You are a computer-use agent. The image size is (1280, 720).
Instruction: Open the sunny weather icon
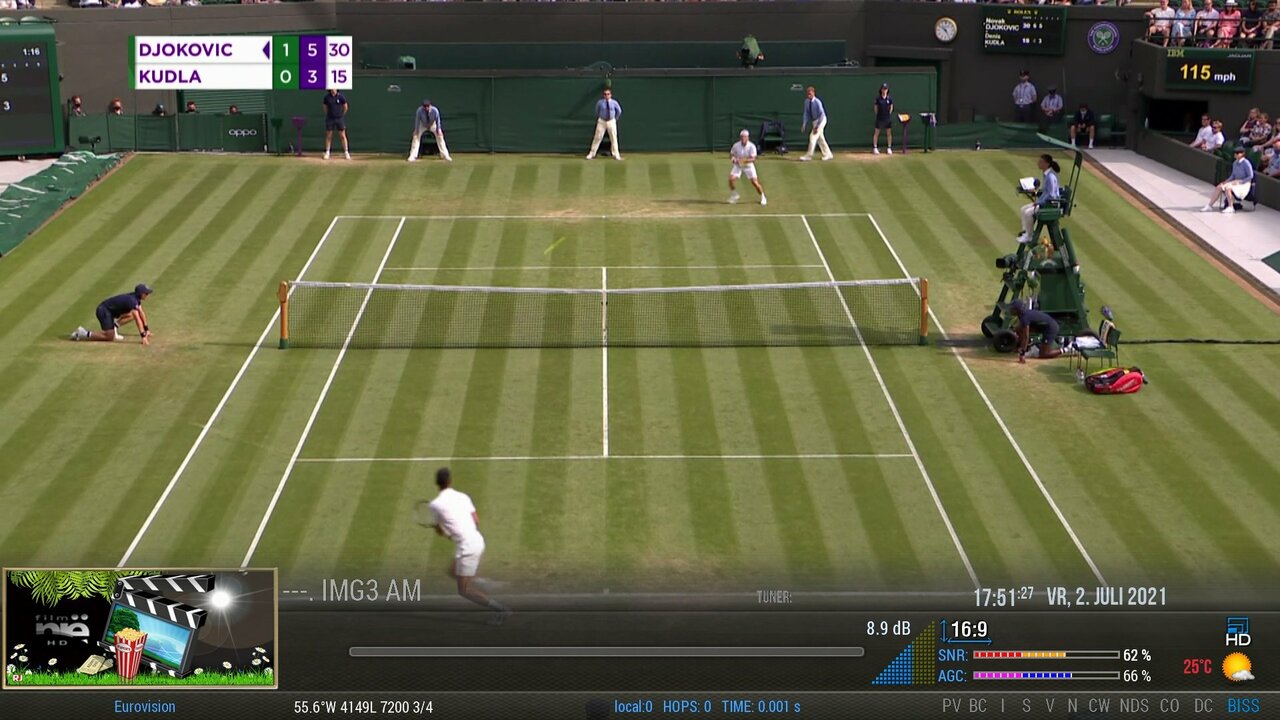tap(1237, 667)
